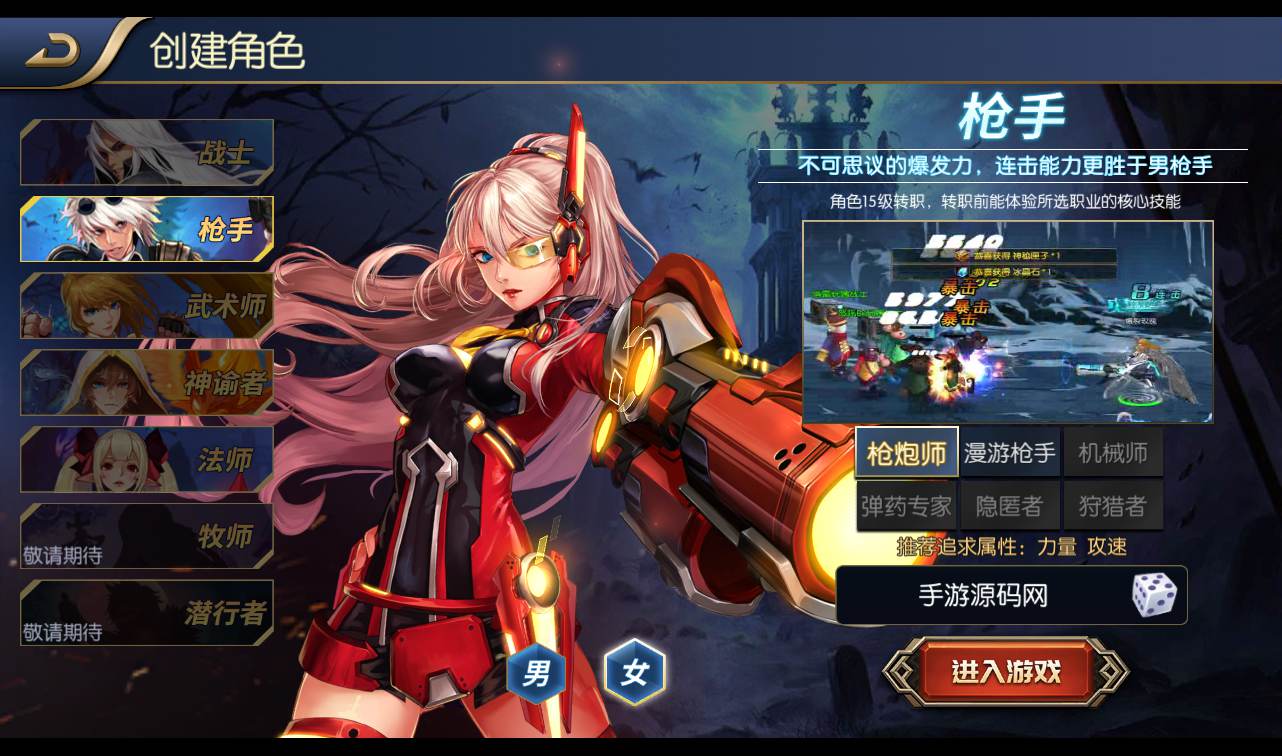Image resolution: width=1282 pixels, height=756 pixels.
Task: Select the 战士 warrior class portrait
Action: click(146, 152)
